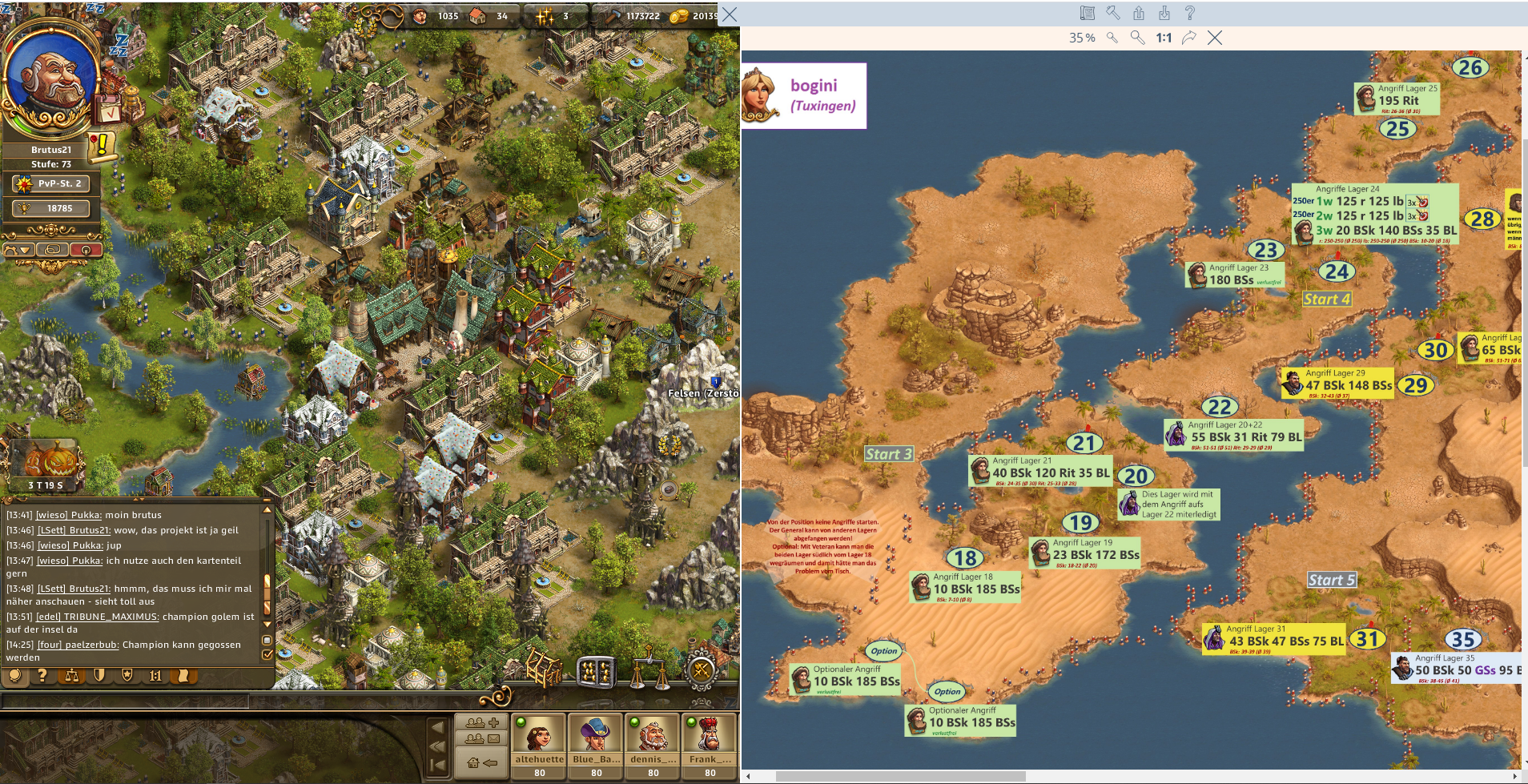Open the trade office golden scales icon
Viewport: 1528px width, 784px height.
(x=649, y=672)
